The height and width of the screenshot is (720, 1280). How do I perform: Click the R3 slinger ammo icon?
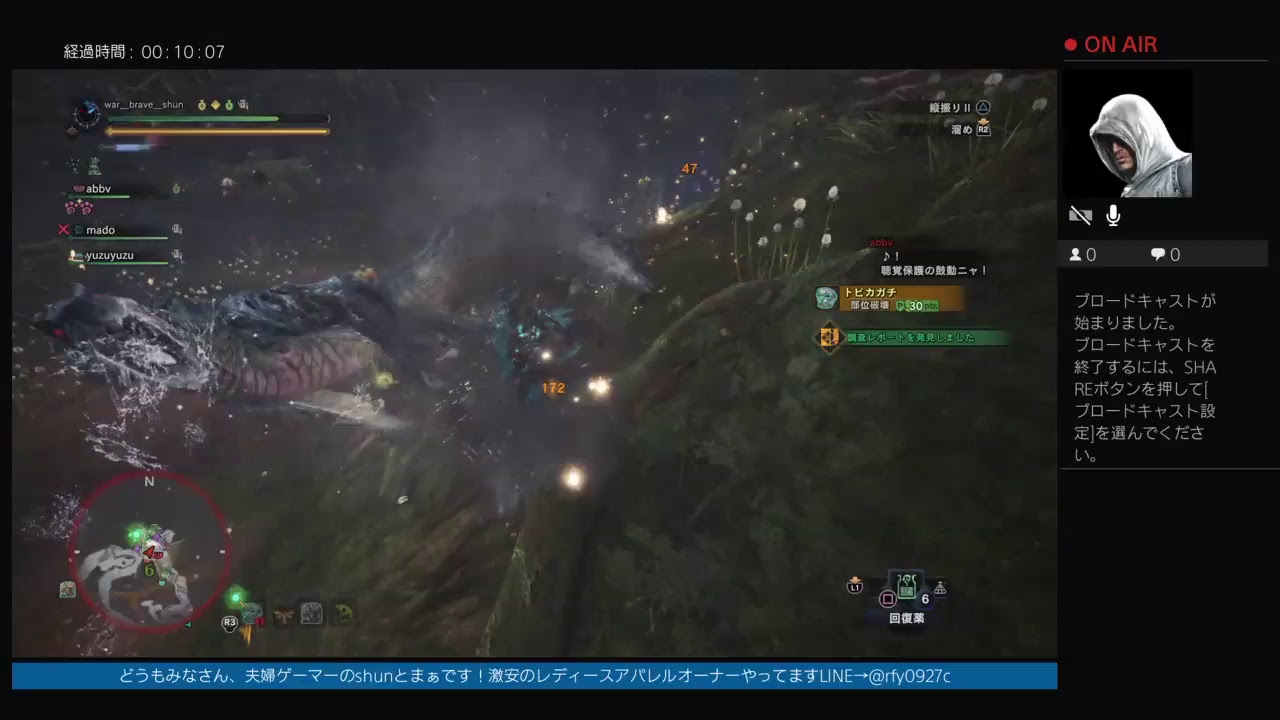coord(229,621)
